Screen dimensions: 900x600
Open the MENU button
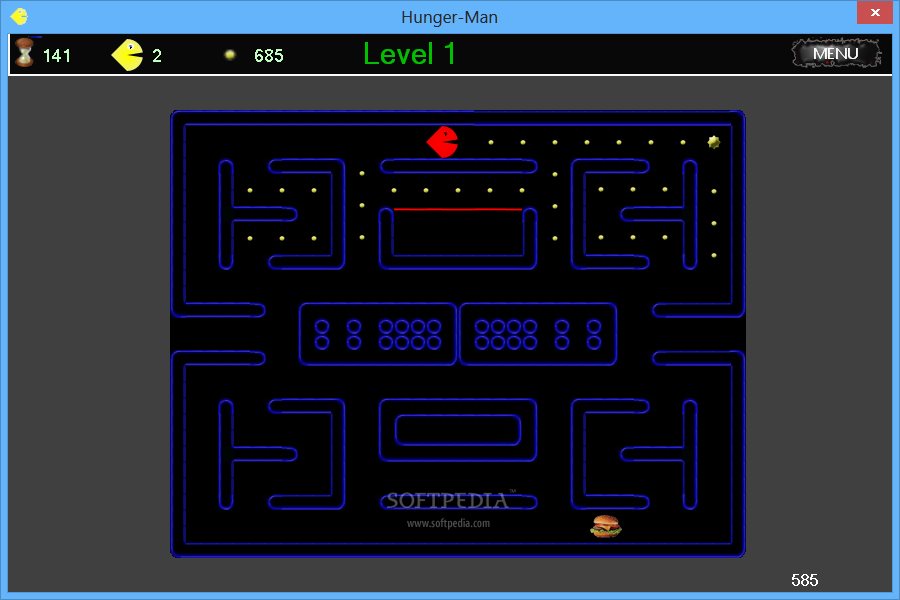coord(835,54)
